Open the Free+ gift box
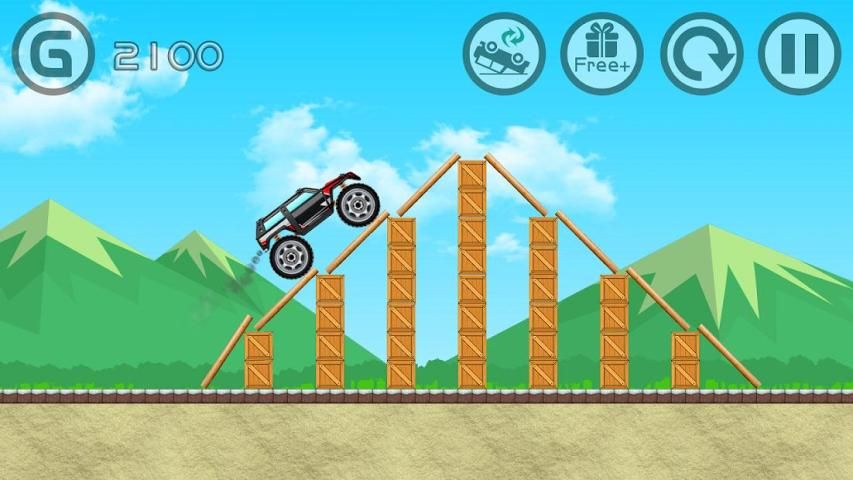 click(x=601, y=53)
